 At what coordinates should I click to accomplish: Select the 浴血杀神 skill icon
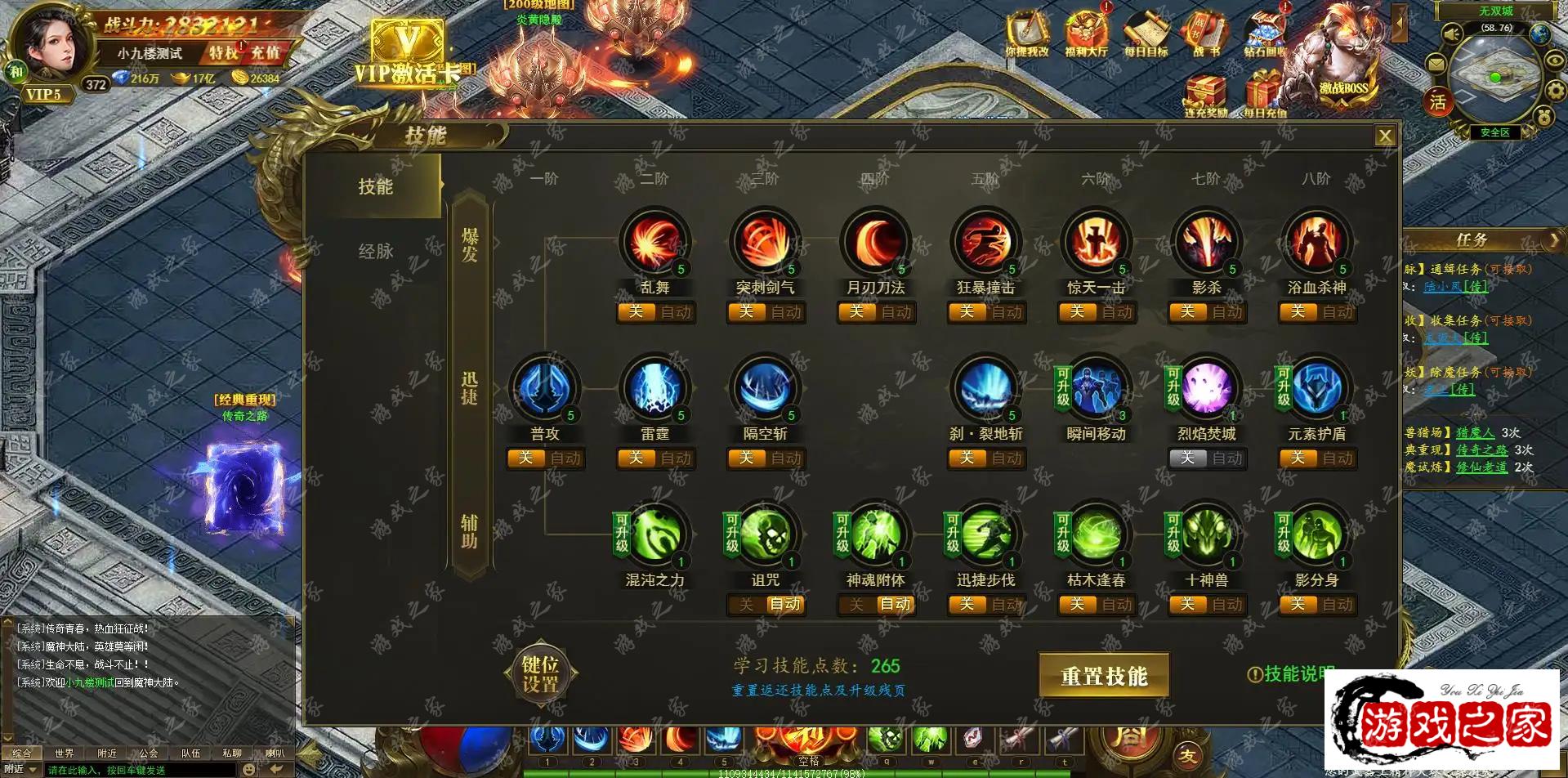pyautogui.click(x=1316, y=243)
